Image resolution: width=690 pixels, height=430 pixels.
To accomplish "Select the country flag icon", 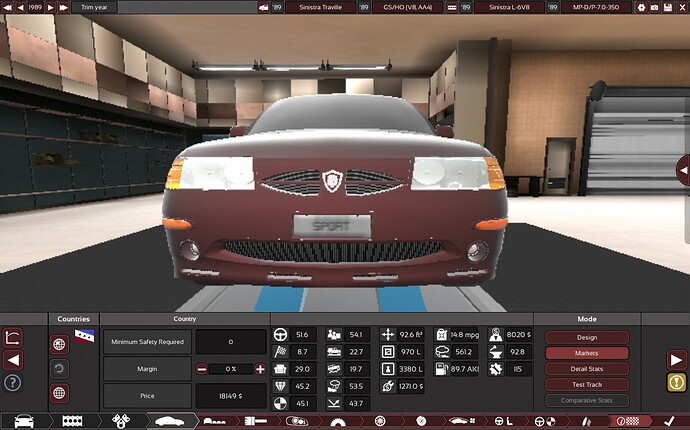I will pos(84,335).
